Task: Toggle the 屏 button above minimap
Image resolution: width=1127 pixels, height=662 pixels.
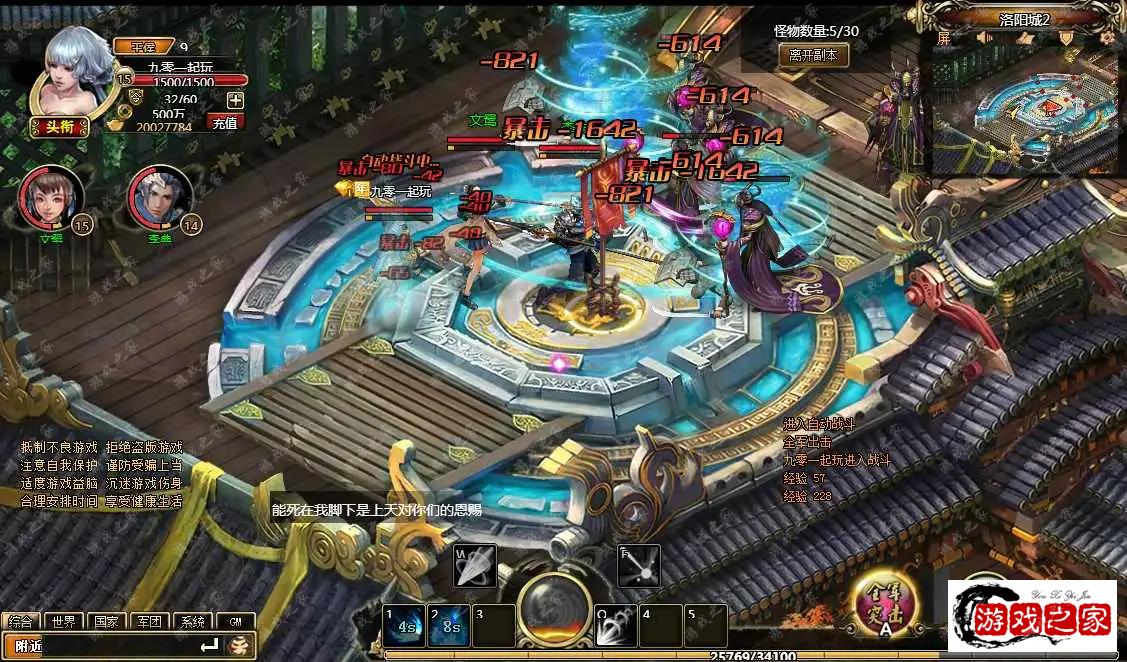Action: (x=944, y=39)
